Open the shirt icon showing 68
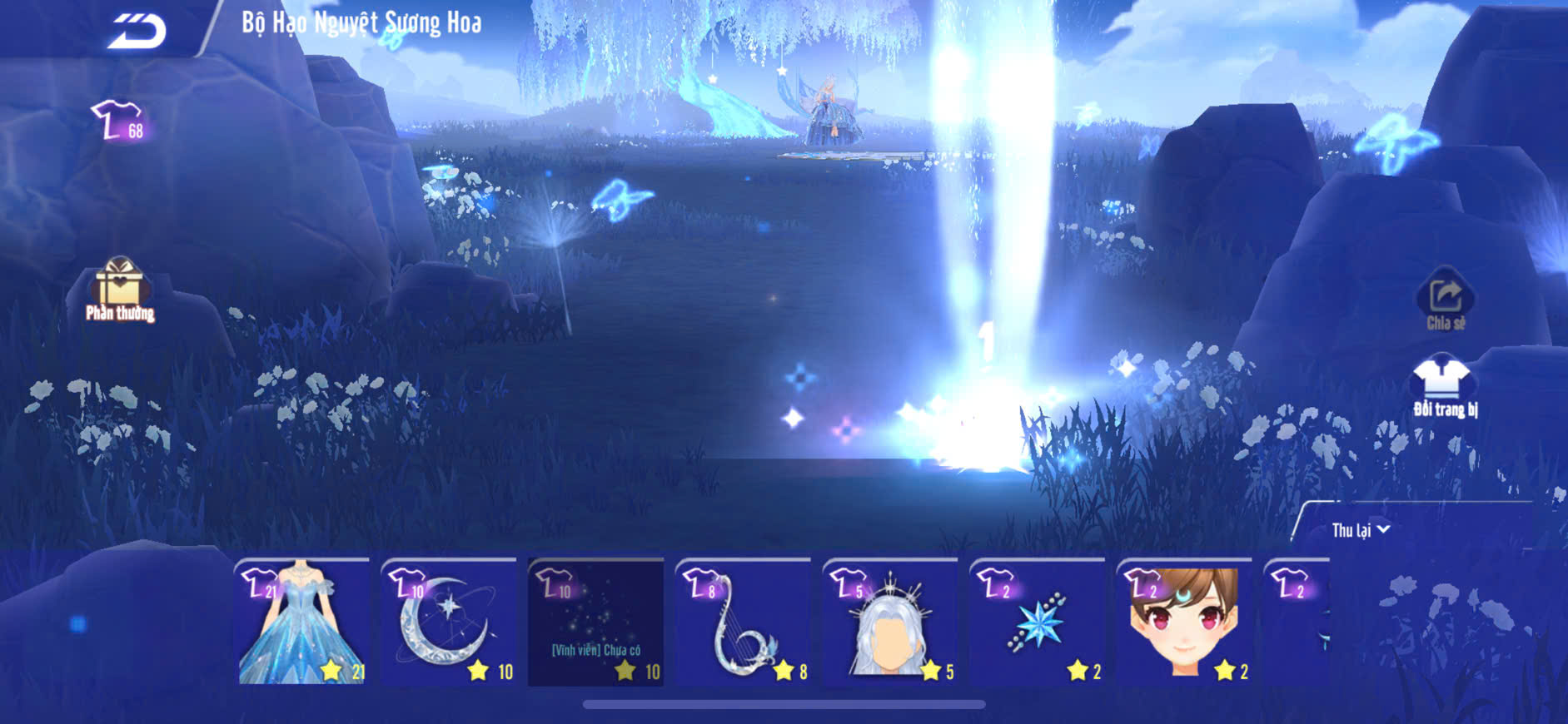Screen dimensions: 1568x724 tap(118, 121)
